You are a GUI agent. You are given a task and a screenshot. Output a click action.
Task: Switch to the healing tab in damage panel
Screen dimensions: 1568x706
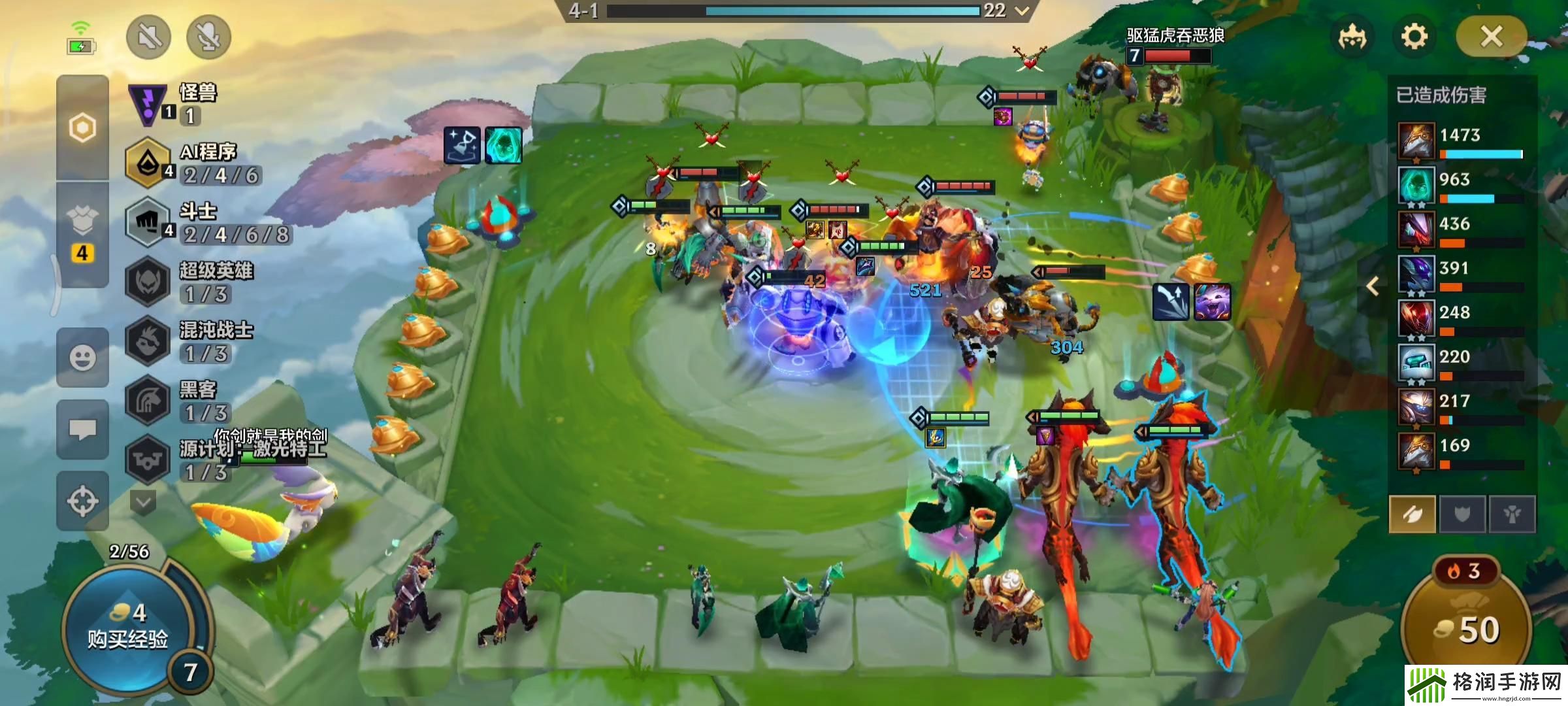point(1512,514)
